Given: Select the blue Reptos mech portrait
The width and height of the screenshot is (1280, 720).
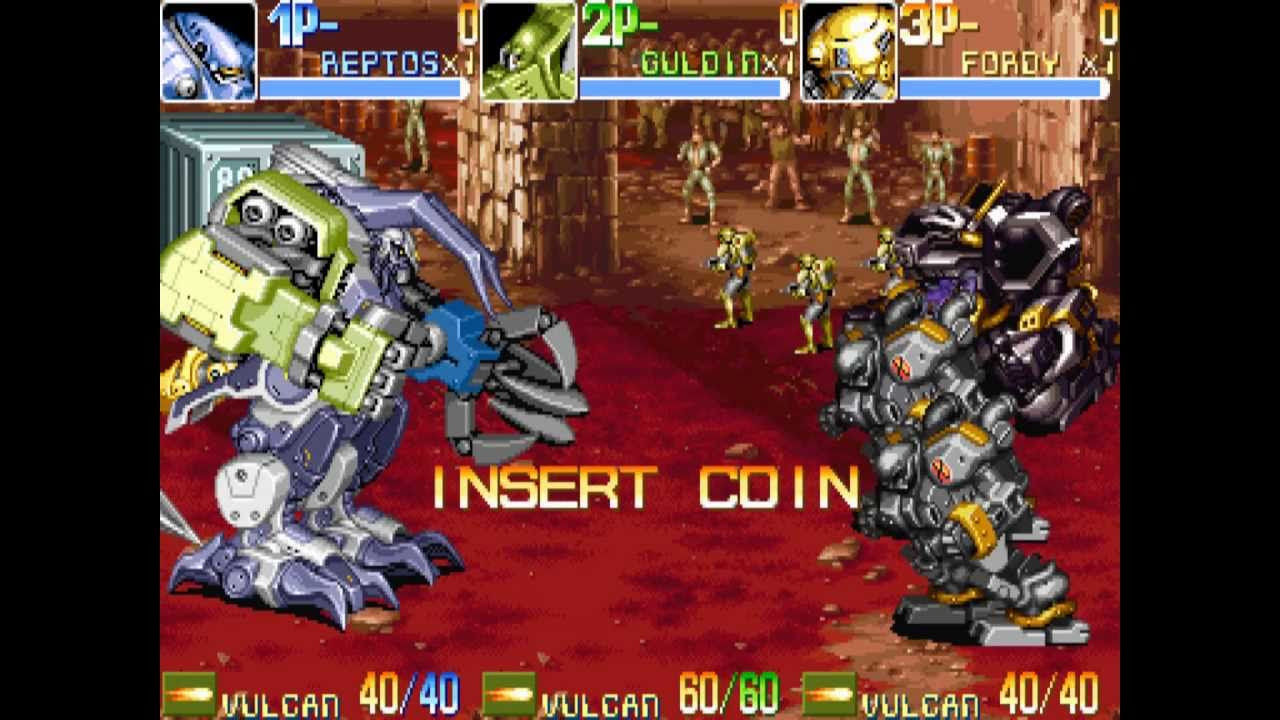Looking at the screenshot, I should click(208, 51).
